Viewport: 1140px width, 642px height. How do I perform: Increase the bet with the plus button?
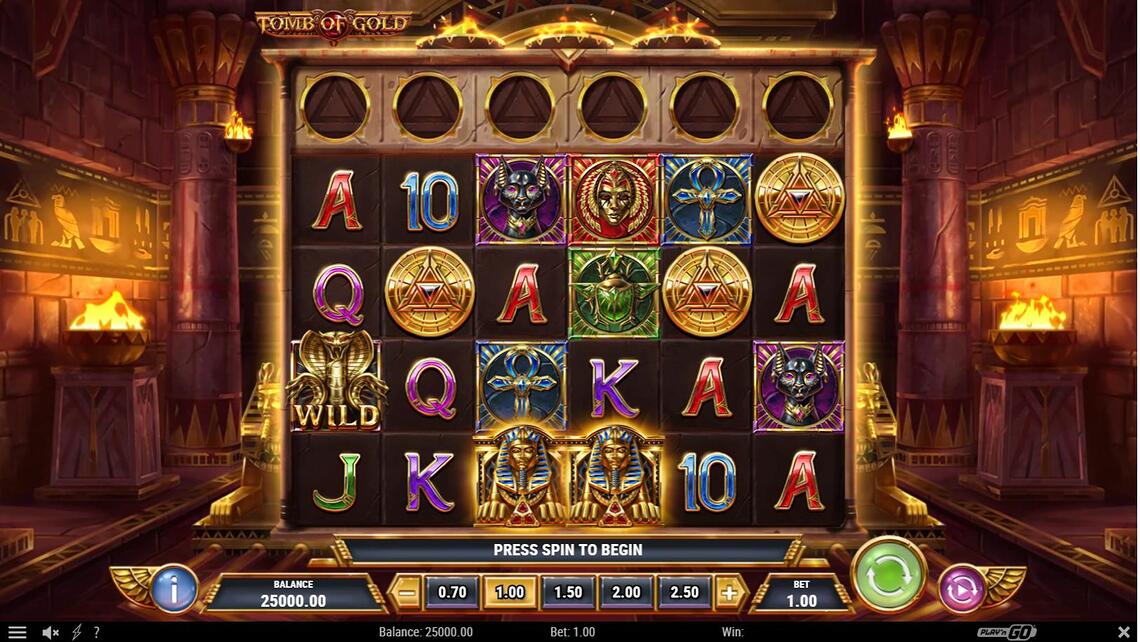pos(730,592)
